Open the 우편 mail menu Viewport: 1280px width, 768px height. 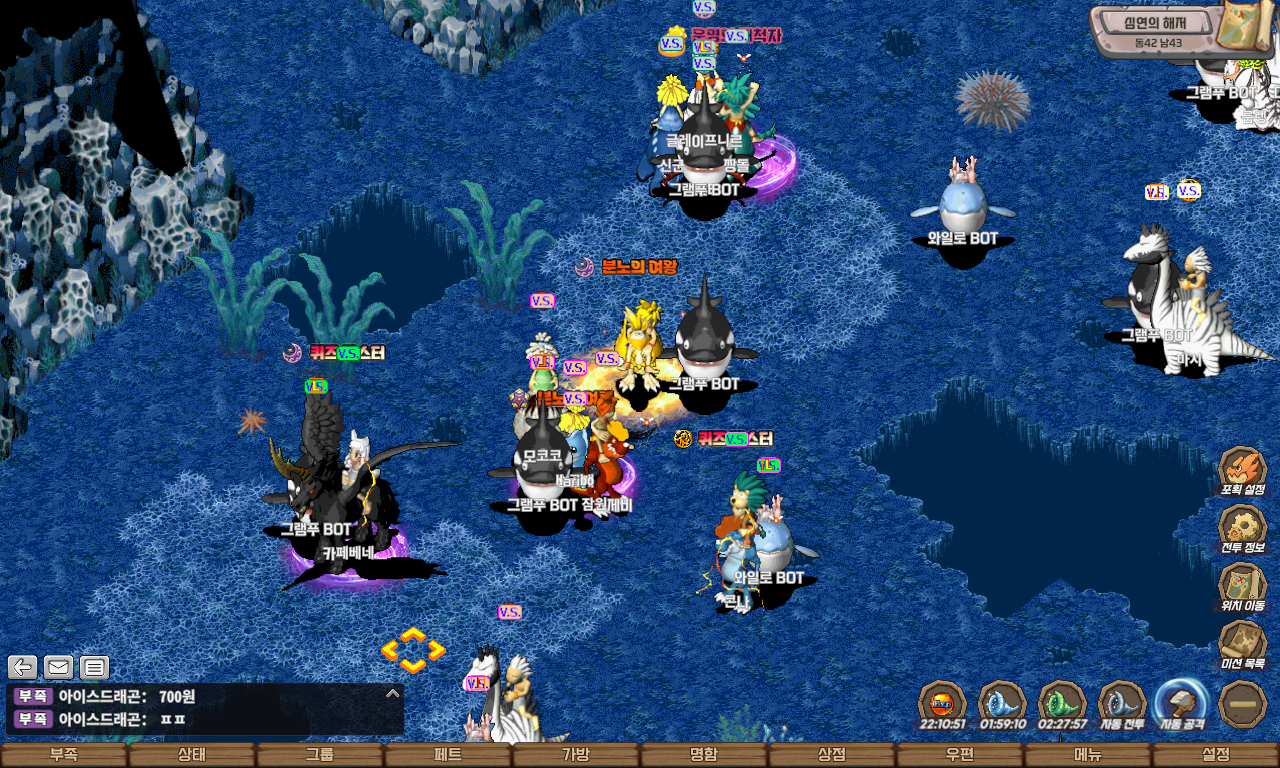959,755
